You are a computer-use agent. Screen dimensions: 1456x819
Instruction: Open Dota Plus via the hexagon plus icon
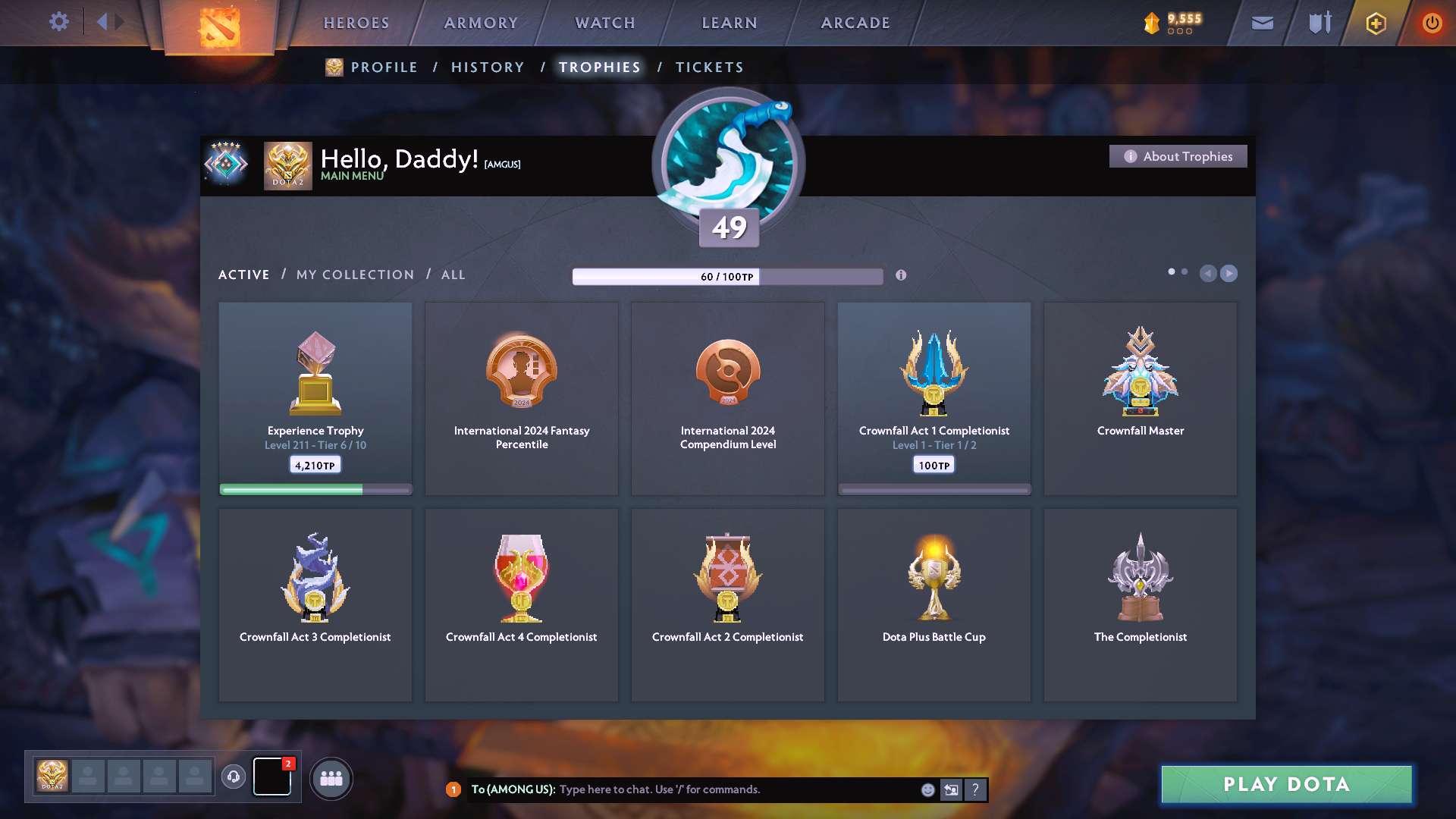[1376, 23]
